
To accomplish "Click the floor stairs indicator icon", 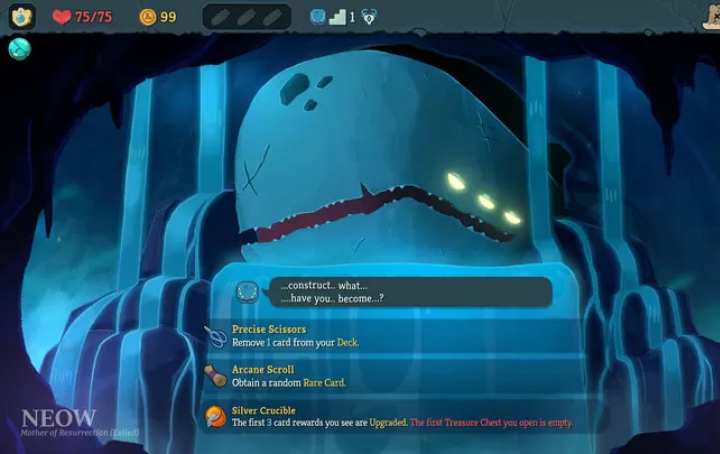I will pyautogui.click(x=336, y=16).
